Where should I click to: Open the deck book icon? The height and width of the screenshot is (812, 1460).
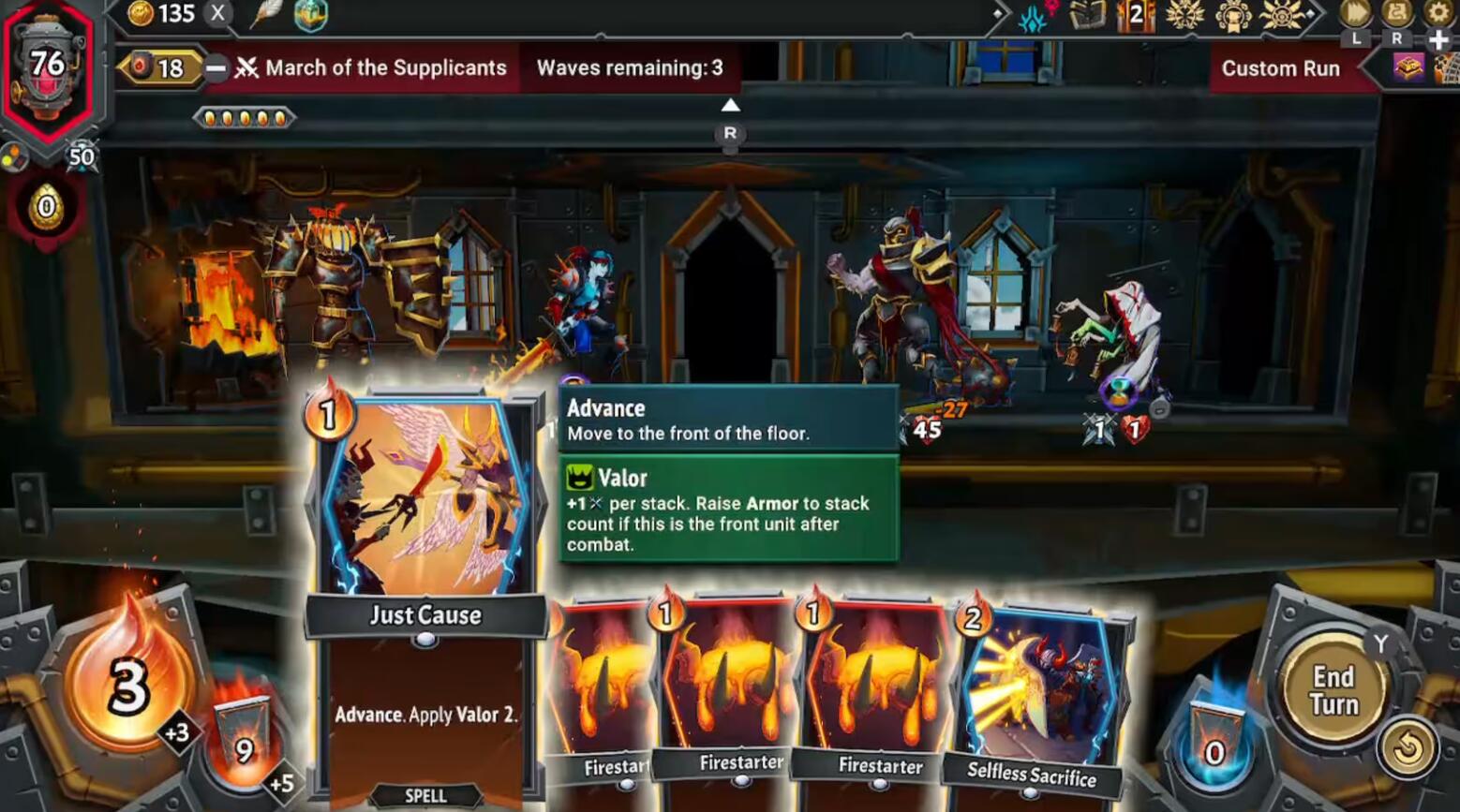click(x=1088, y=15)
